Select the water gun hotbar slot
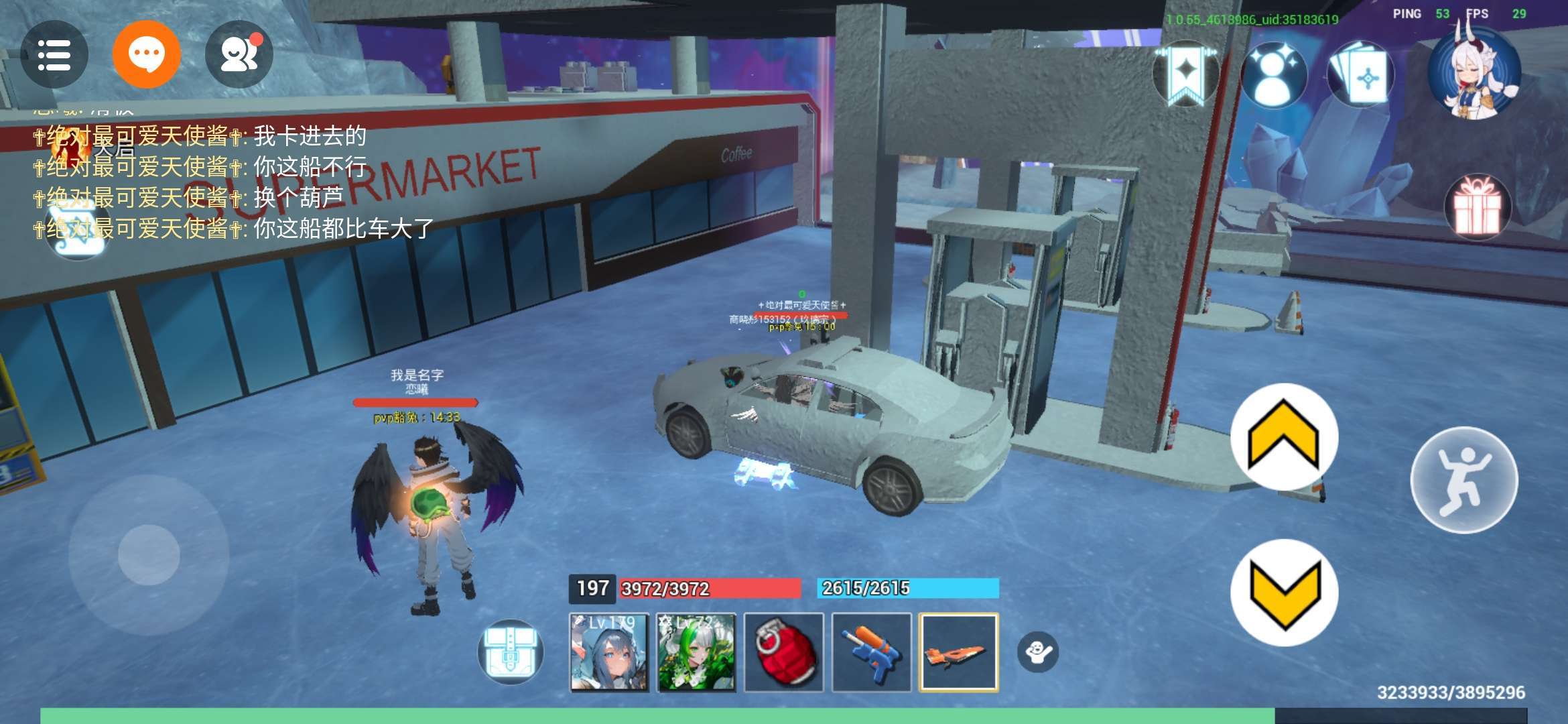Image resolution: width=1568 pixels, height=724 pixels. 871,652
